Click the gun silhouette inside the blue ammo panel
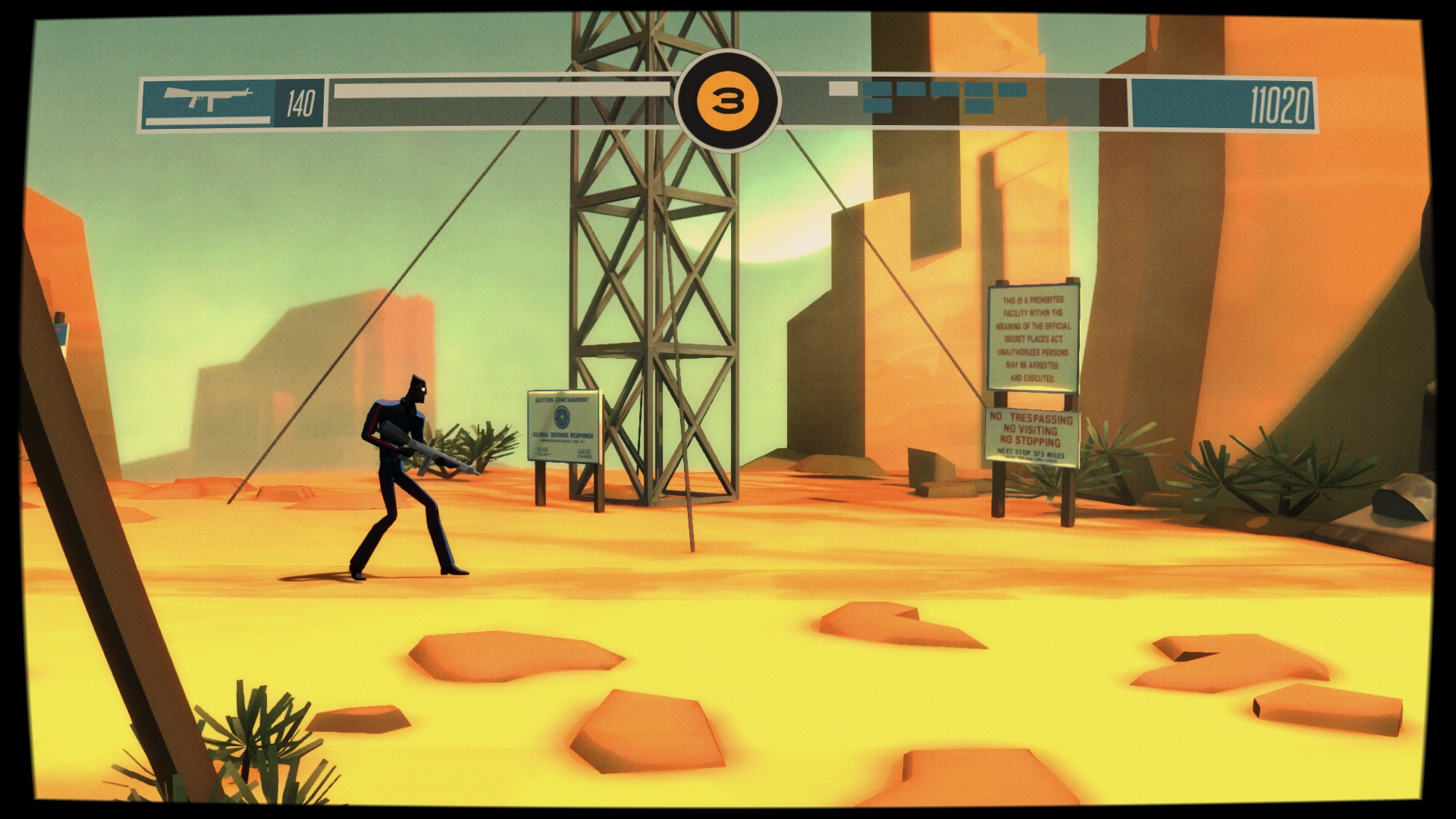The height and width of the screenshot is (819, 1456). coord(209,97)
